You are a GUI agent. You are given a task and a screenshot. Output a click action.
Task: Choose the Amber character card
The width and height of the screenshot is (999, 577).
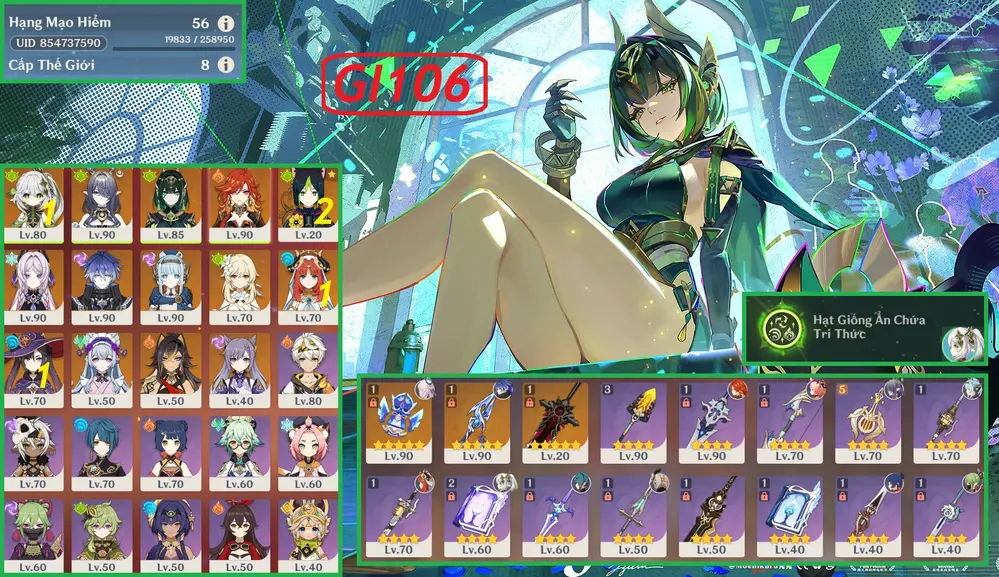[x=238, y=535]
